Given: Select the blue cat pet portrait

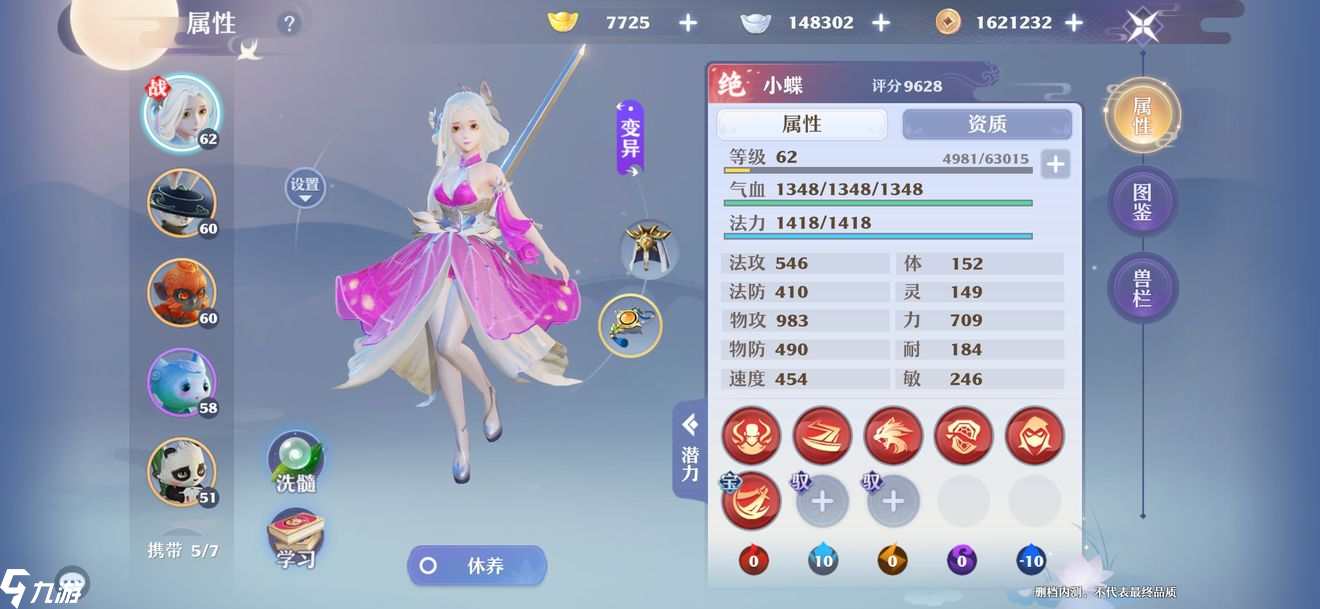Looking at the screenshot, I should (181, 382).
